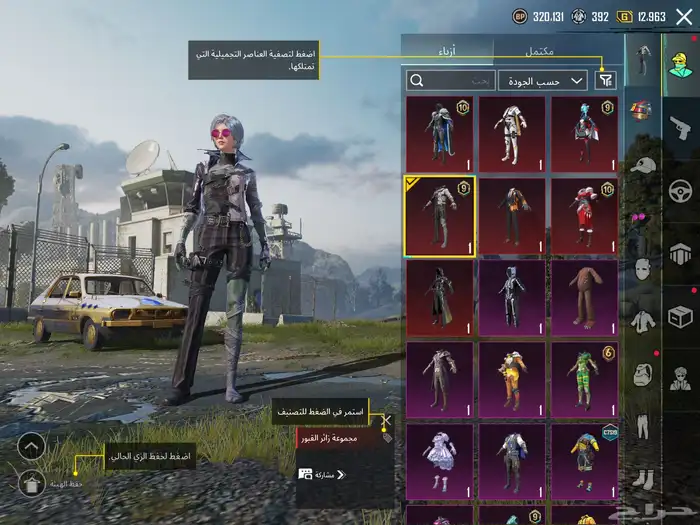
Task: Switch to the أزياء (Outfits) tab
Action: 449,51
